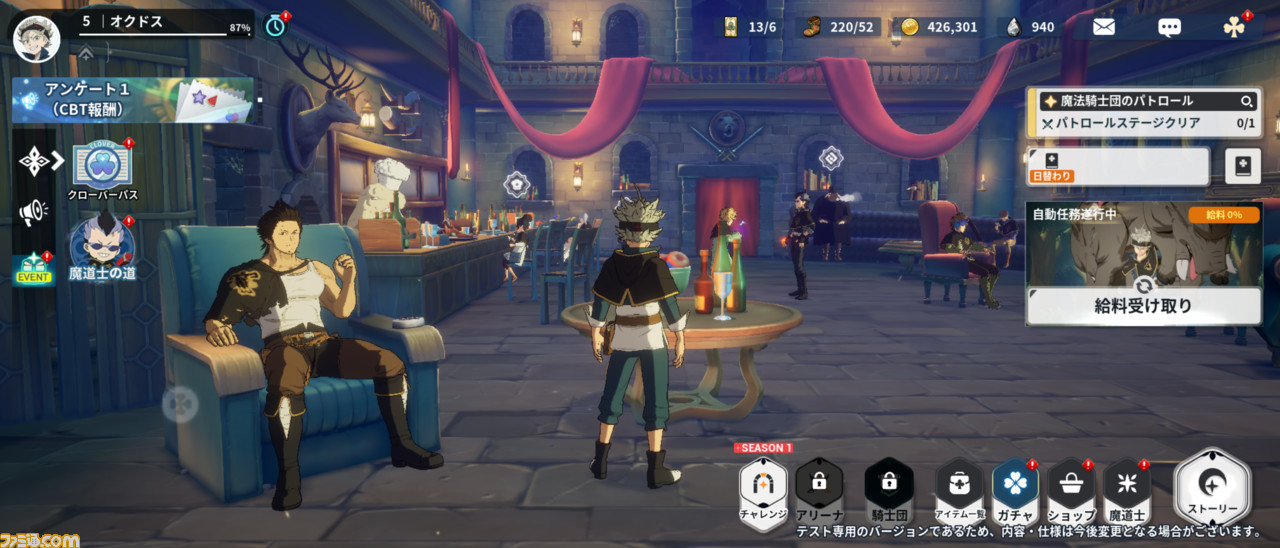
Task: Open the player profile avatar
Action: (x=36, y=37)
